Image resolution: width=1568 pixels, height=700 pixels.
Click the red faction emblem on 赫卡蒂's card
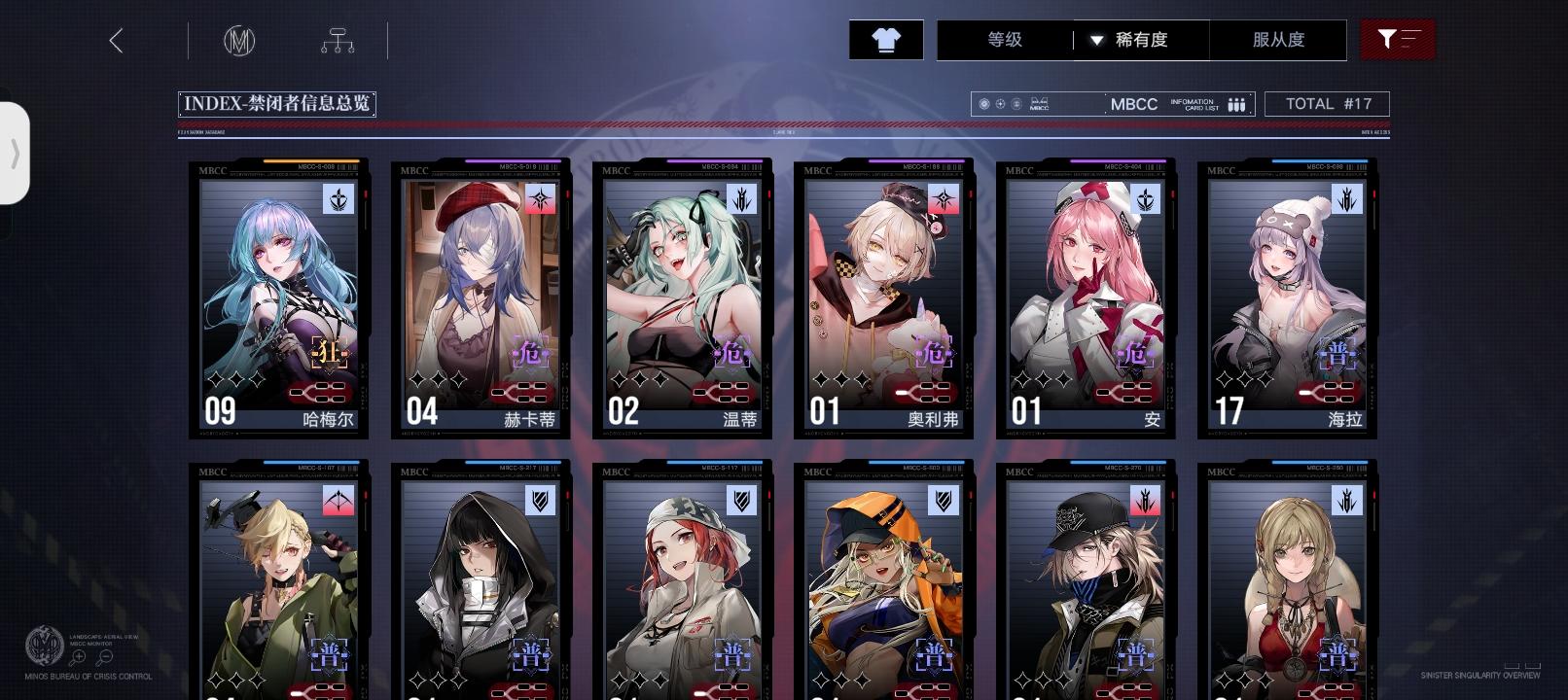(538, 201)
